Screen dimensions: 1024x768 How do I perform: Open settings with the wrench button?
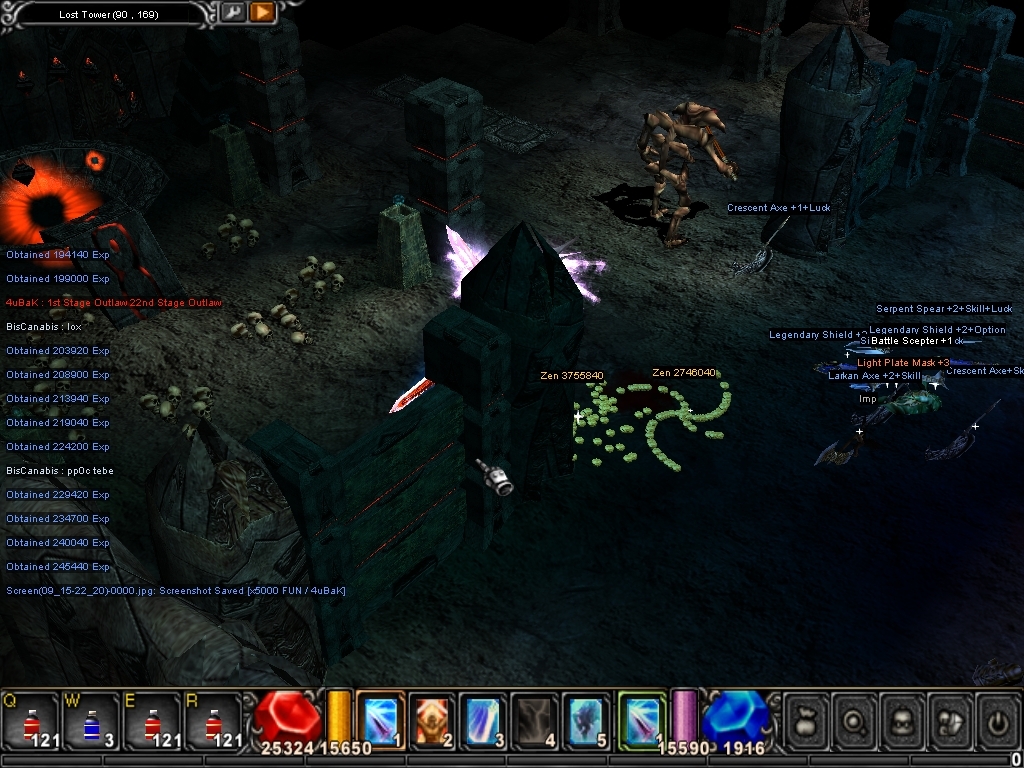pos(232,12)
